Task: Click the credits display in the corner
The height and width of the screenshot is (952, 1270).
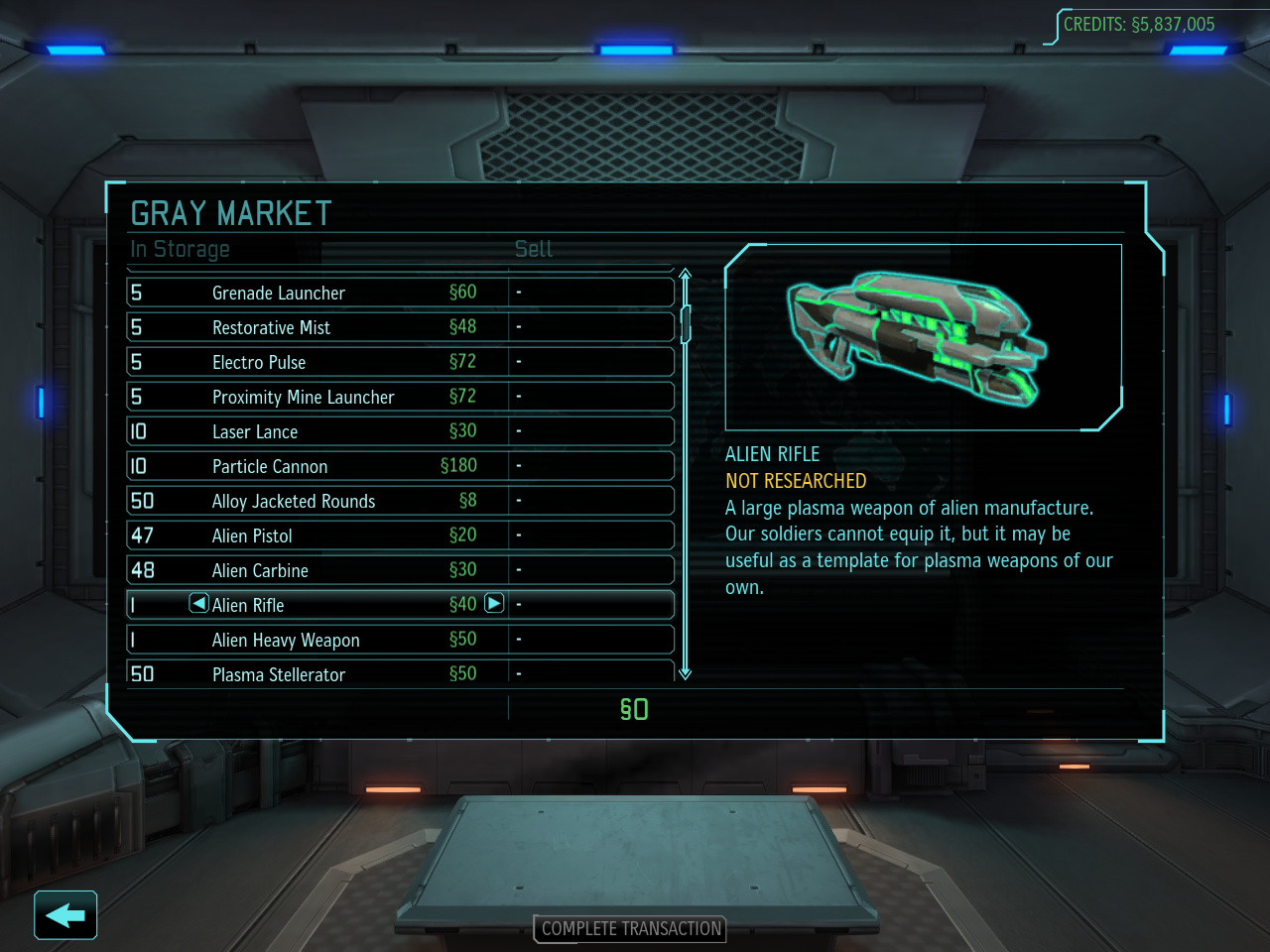Action: pos(1139,25)
